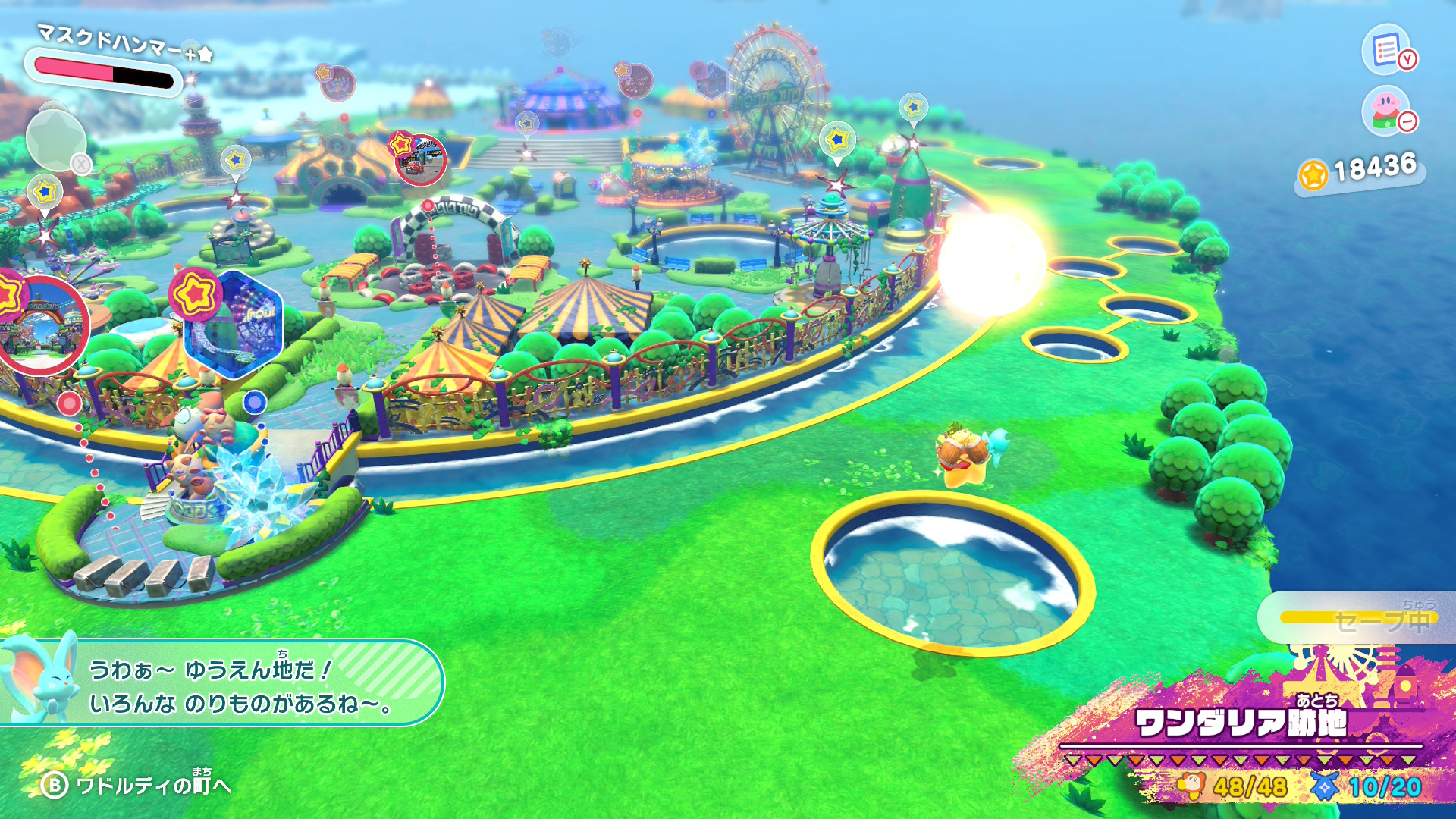This screenshot has height=819, width=1456.
Task: Click the ワンダリア跡地 world banner
Action: click(x=1240, y=723)
